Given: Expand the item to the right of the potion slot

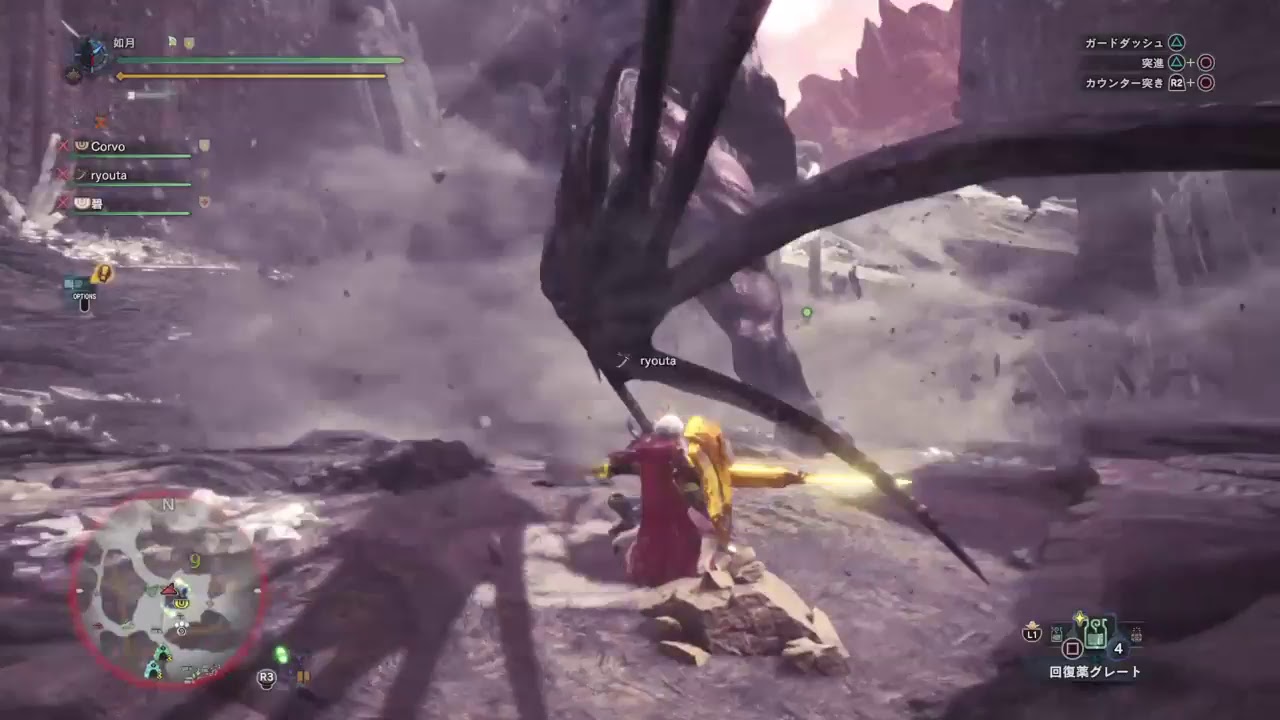Looking at the screenshot, I should point(1137,634).
